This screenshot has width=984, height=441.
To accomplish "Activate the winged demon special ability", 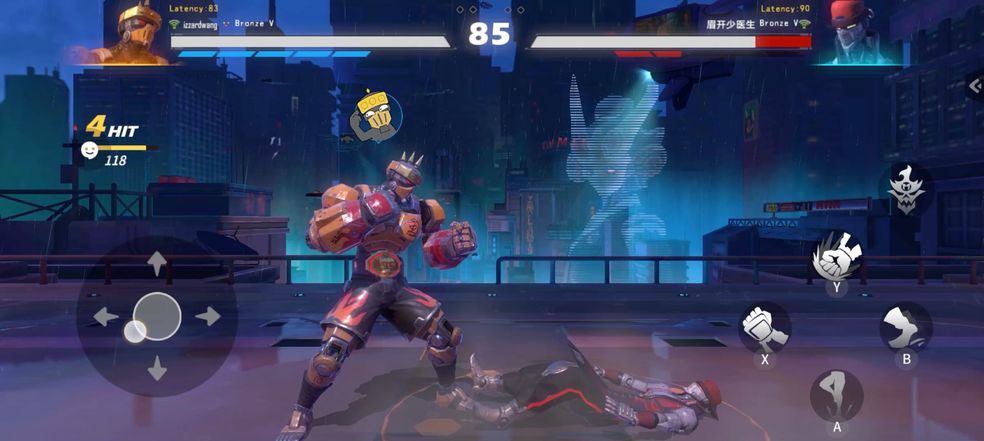I will click(907, 188).
